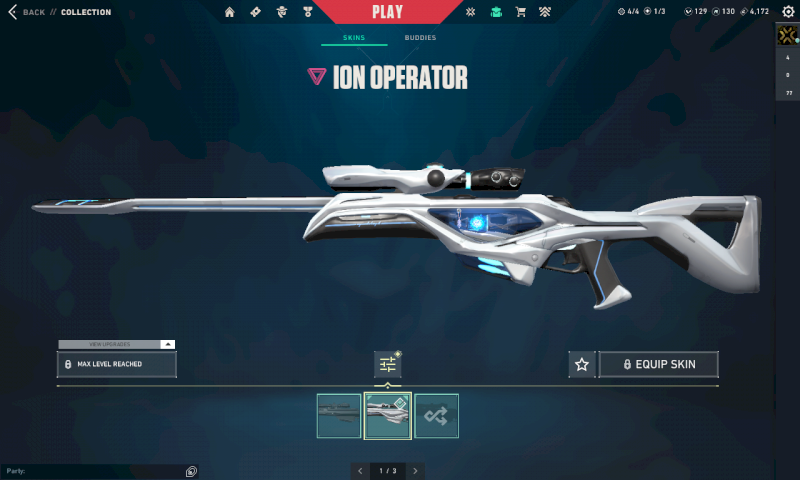
Task: Open the collection icon in top bar
Action: (496, 12)
